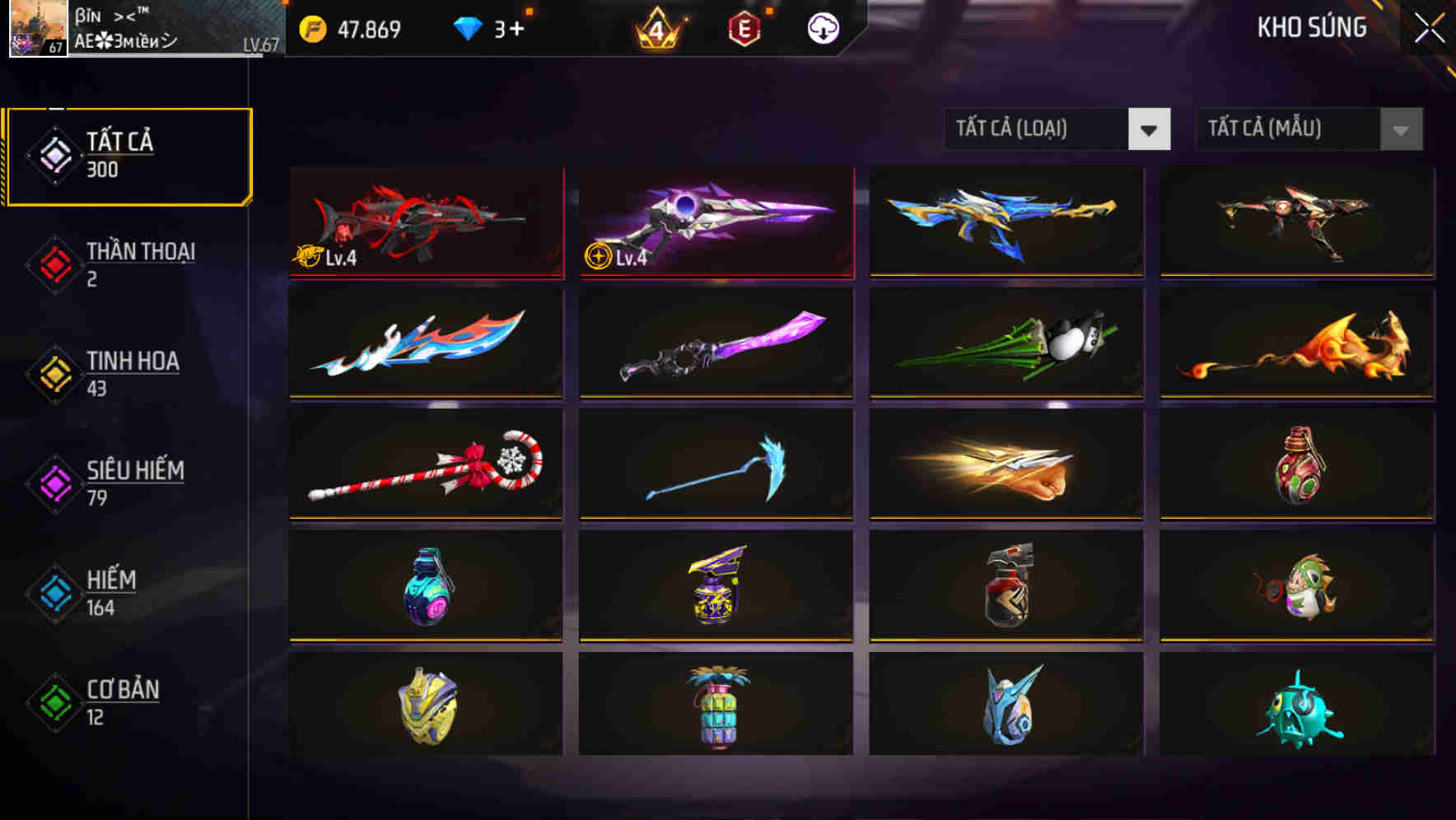
Task: Open the KHO SÚNG header title
Action: pos(1313,27)
